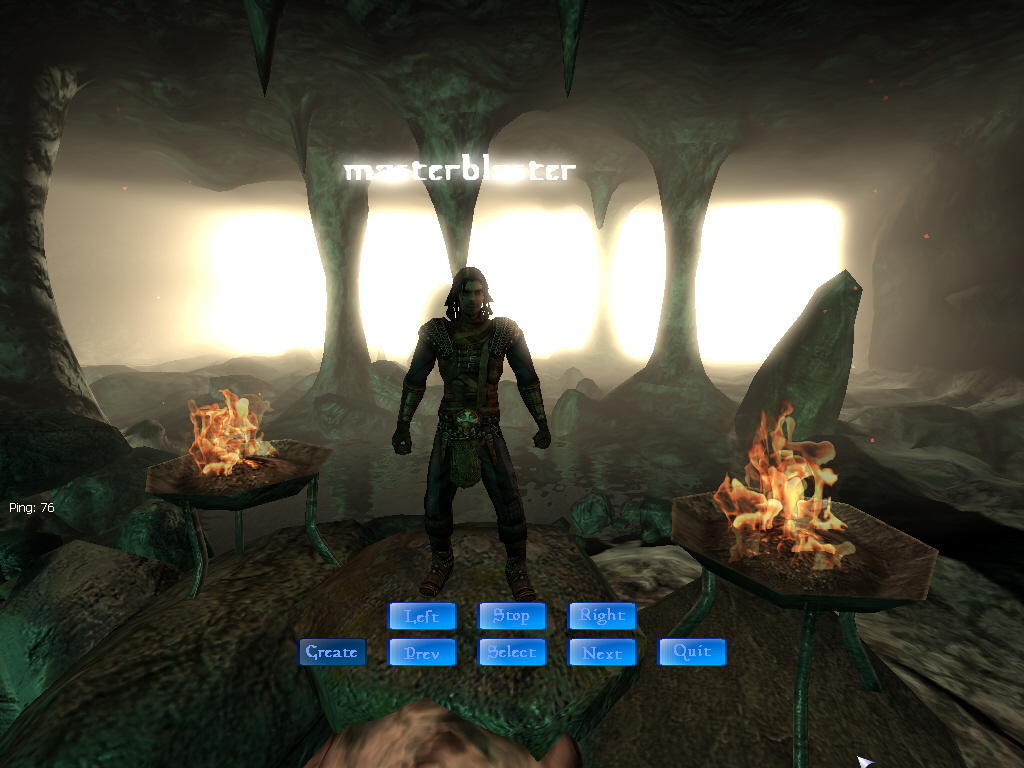Click the Stop rotation button
Screen dimensions: 1024x768
[x=512, y=616]
